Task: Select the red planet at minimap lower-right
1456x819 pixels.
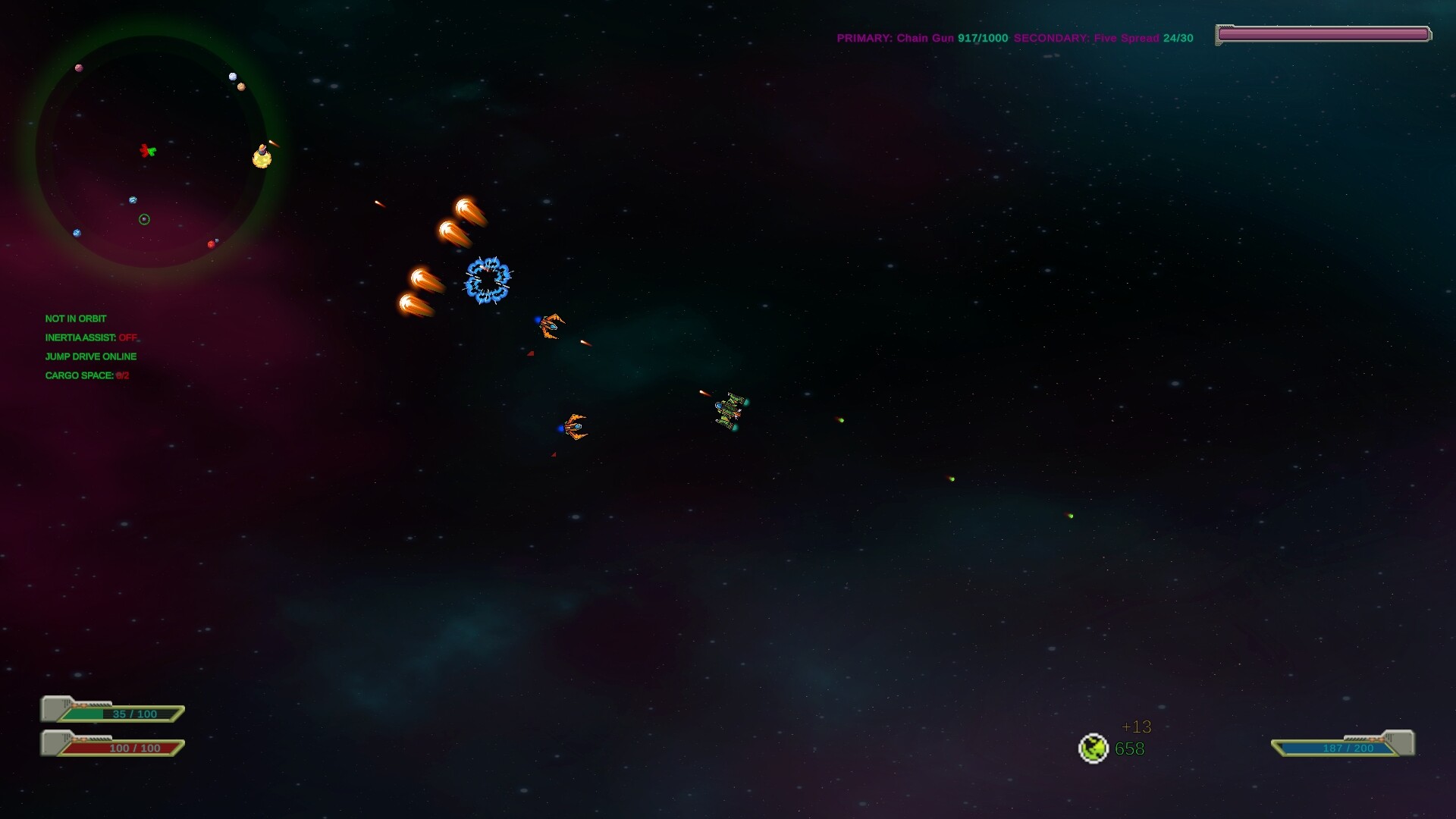Action: pos(211,243)
